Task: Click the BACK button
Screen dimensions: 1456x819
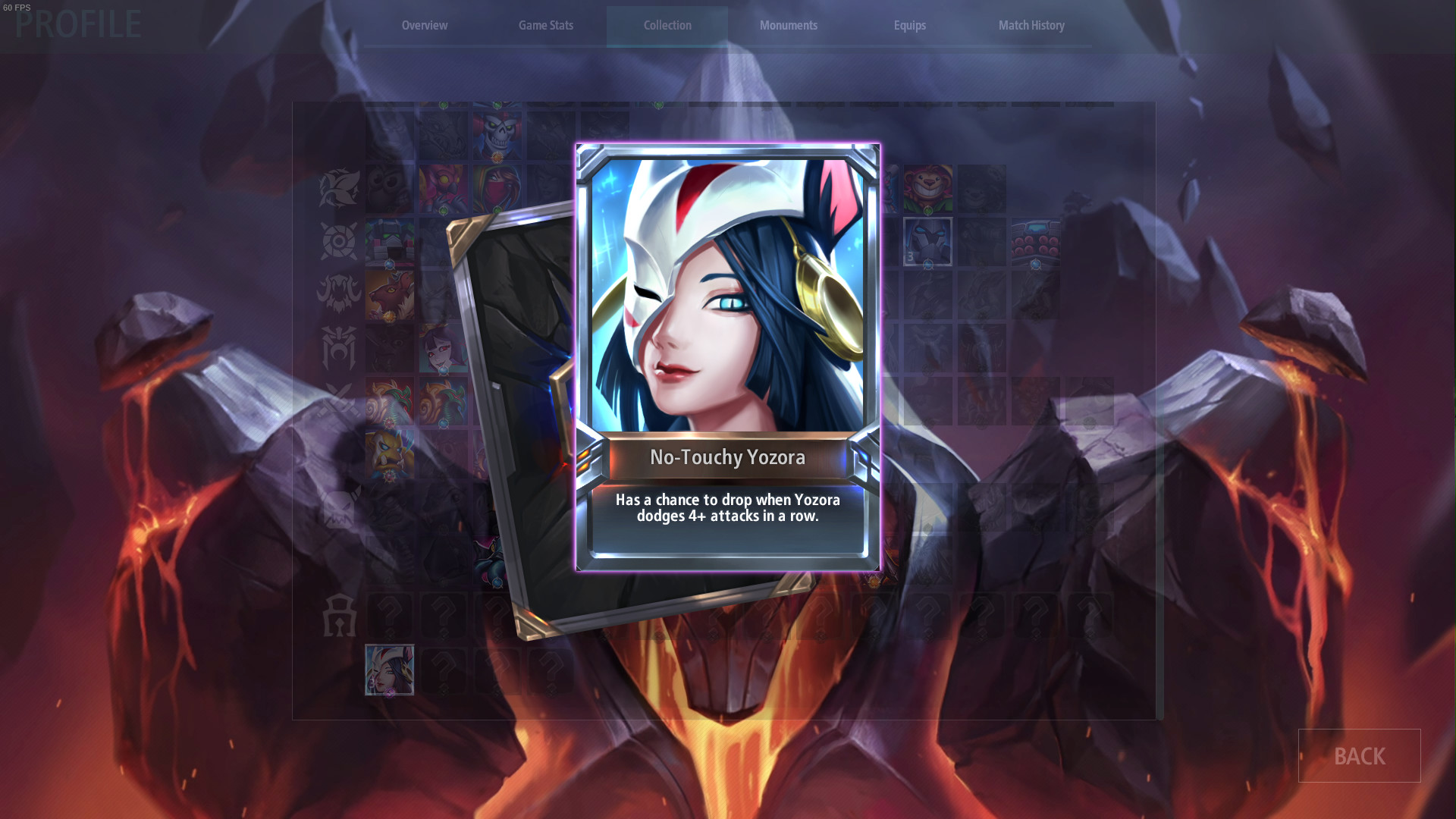Action: 1359,756
